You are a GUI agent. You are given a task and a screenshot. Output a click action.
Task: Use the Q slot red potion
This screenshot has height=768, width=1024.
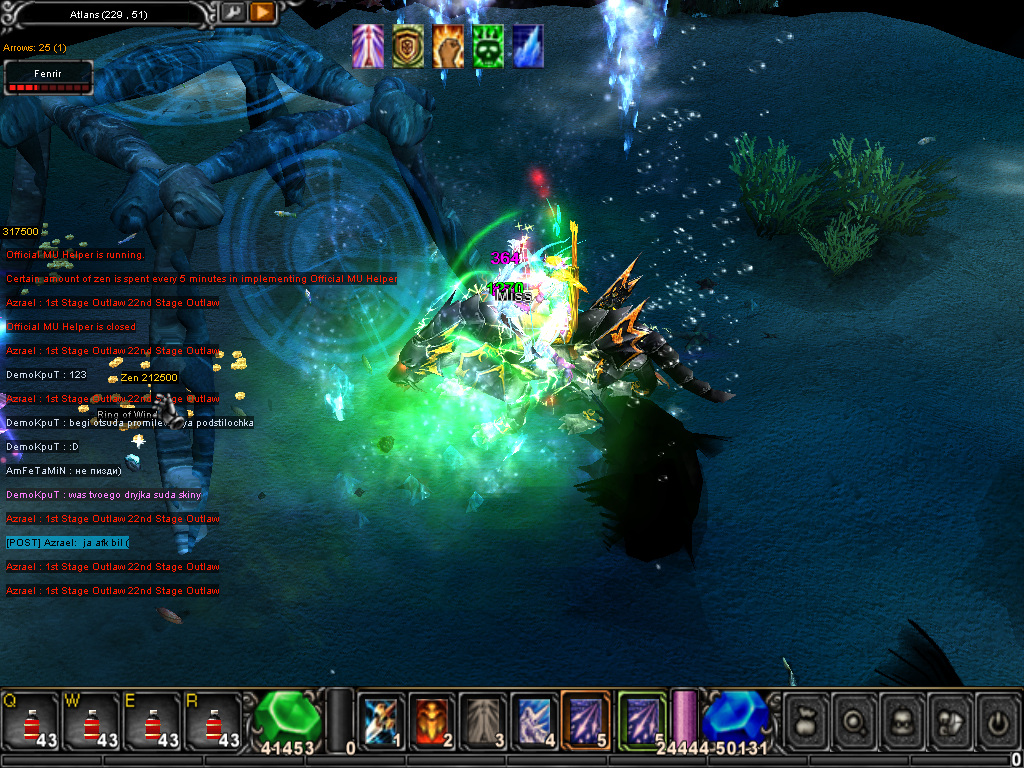pos(30,721)
